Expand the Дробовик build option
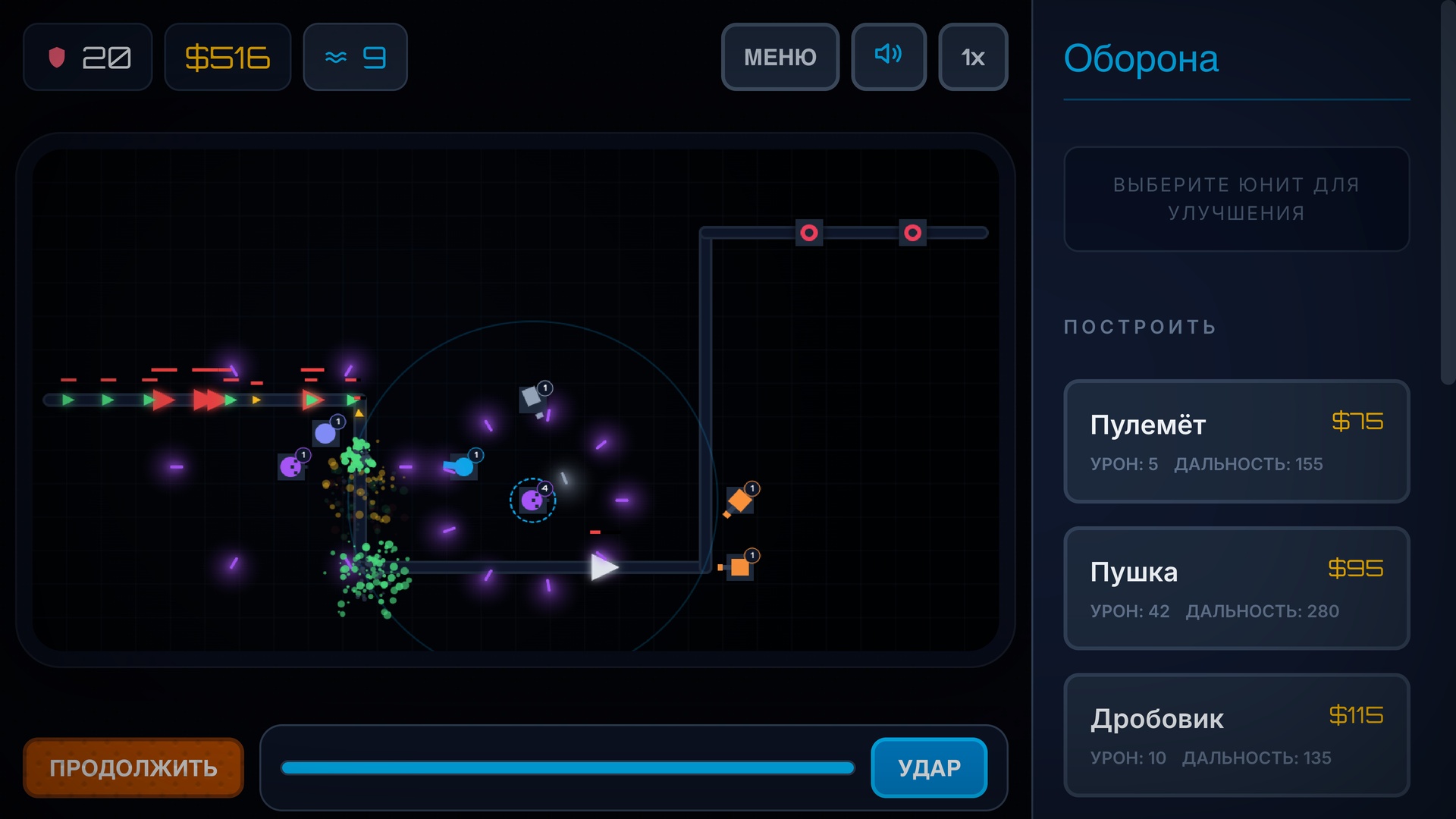The width and height of the screenshot is (1456, 819). (1236, 734)
